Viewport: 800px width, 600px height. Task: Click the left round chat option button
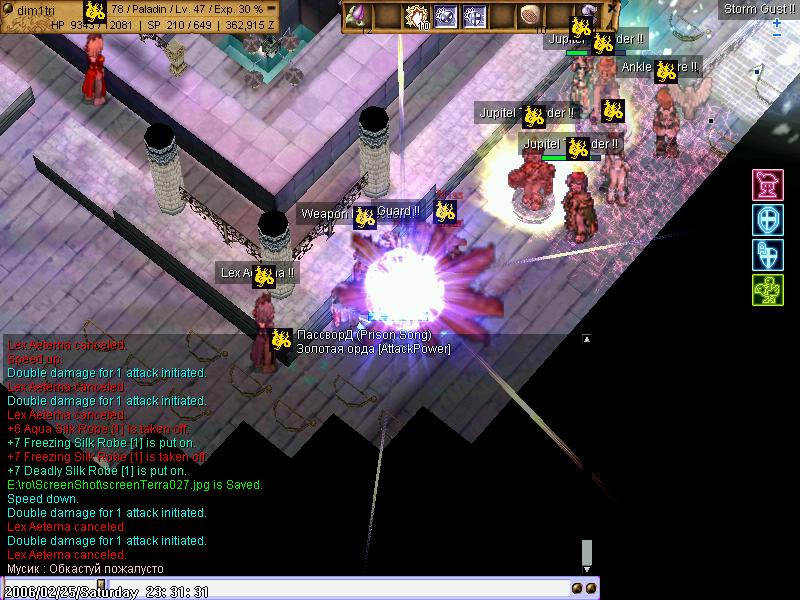577,588
